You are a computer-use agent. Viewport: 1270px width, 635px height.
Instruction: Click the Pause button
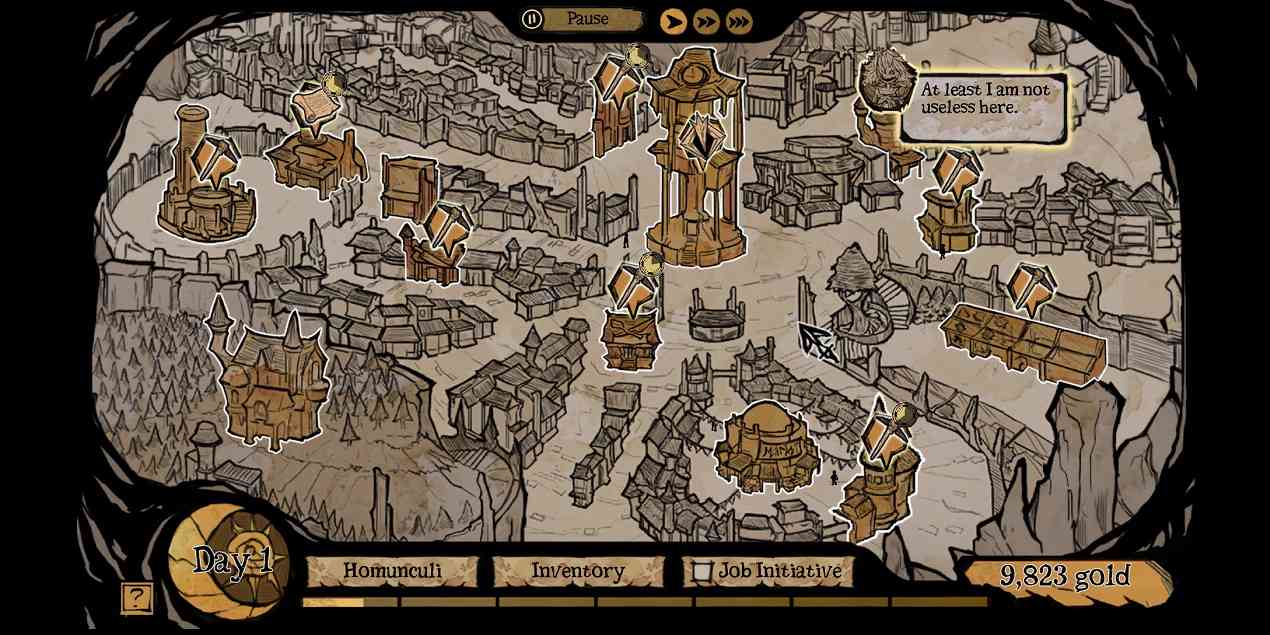(533, 18)
